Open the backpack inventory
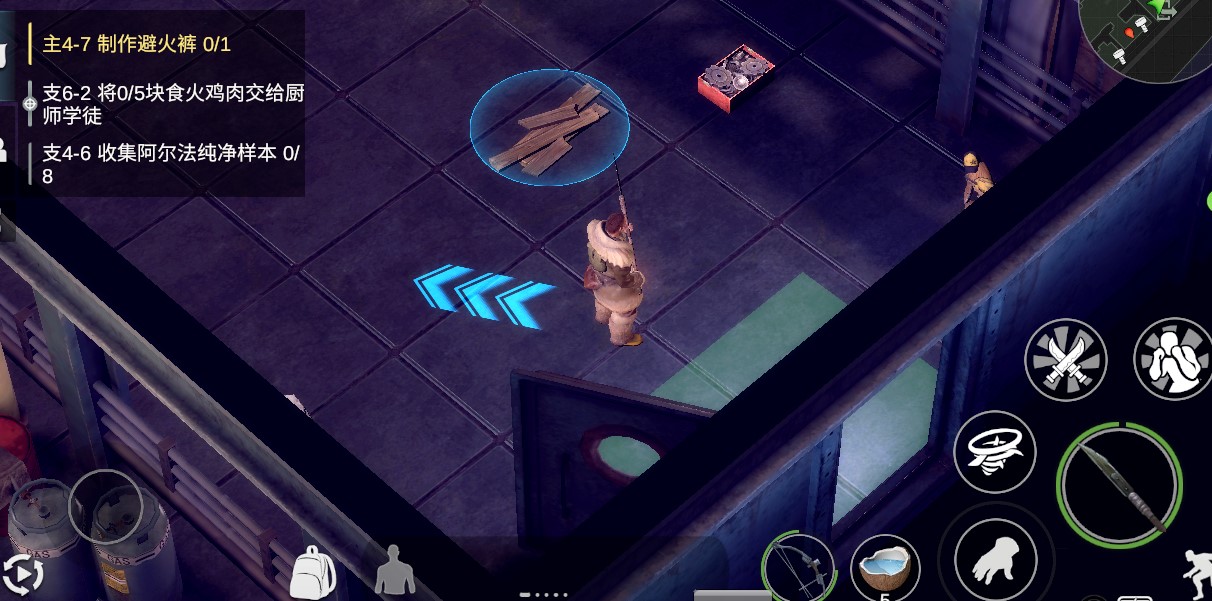Viewport: 1212px width, 601px height. (x=312, y=572)
